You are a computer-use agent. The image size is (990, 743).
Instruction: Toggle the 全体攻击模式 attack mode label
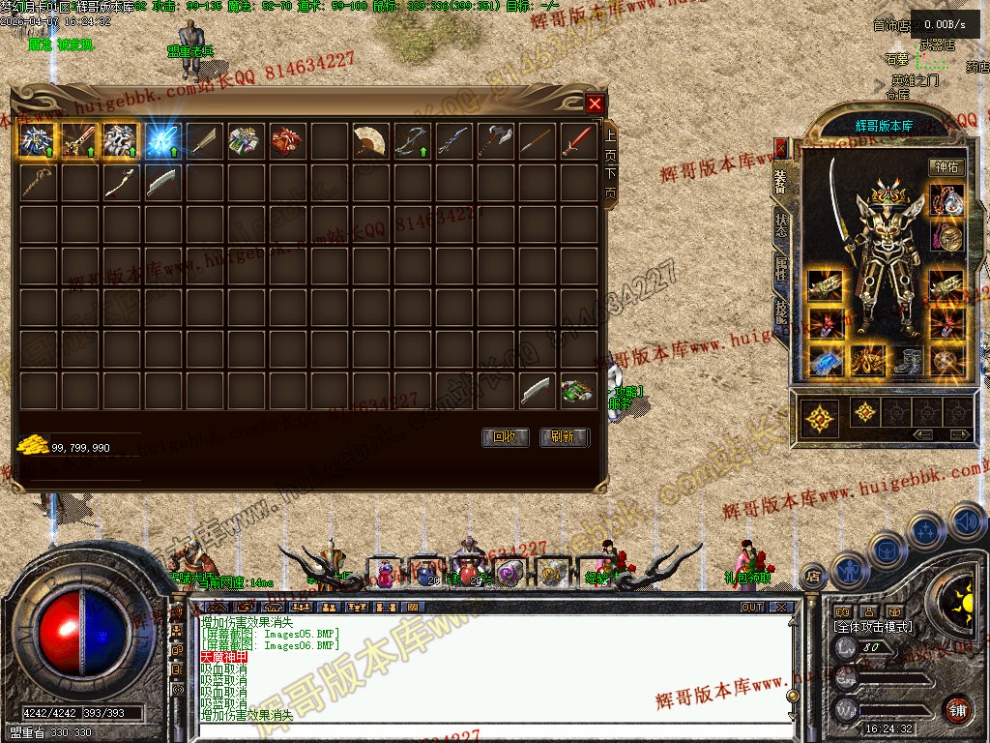pos(873,626)
